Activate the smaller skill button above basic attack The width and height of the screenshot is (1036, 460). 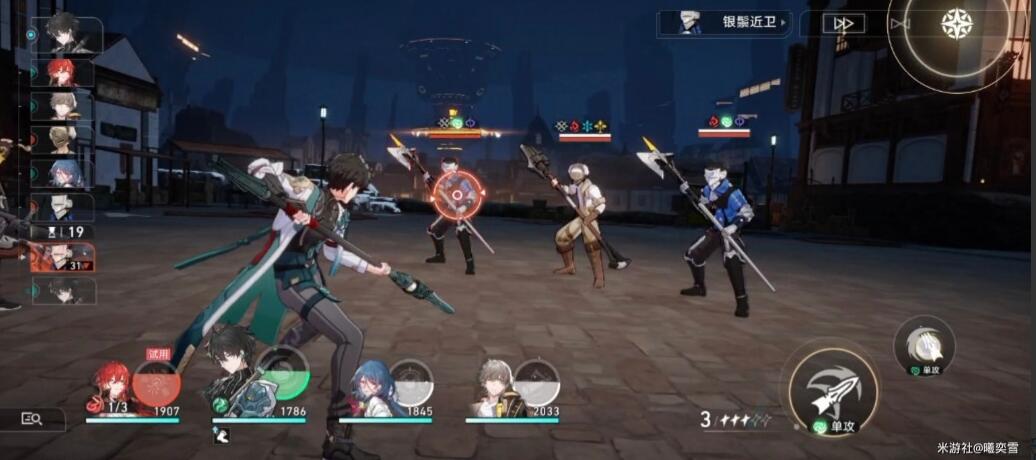click(x=924, y=346)
